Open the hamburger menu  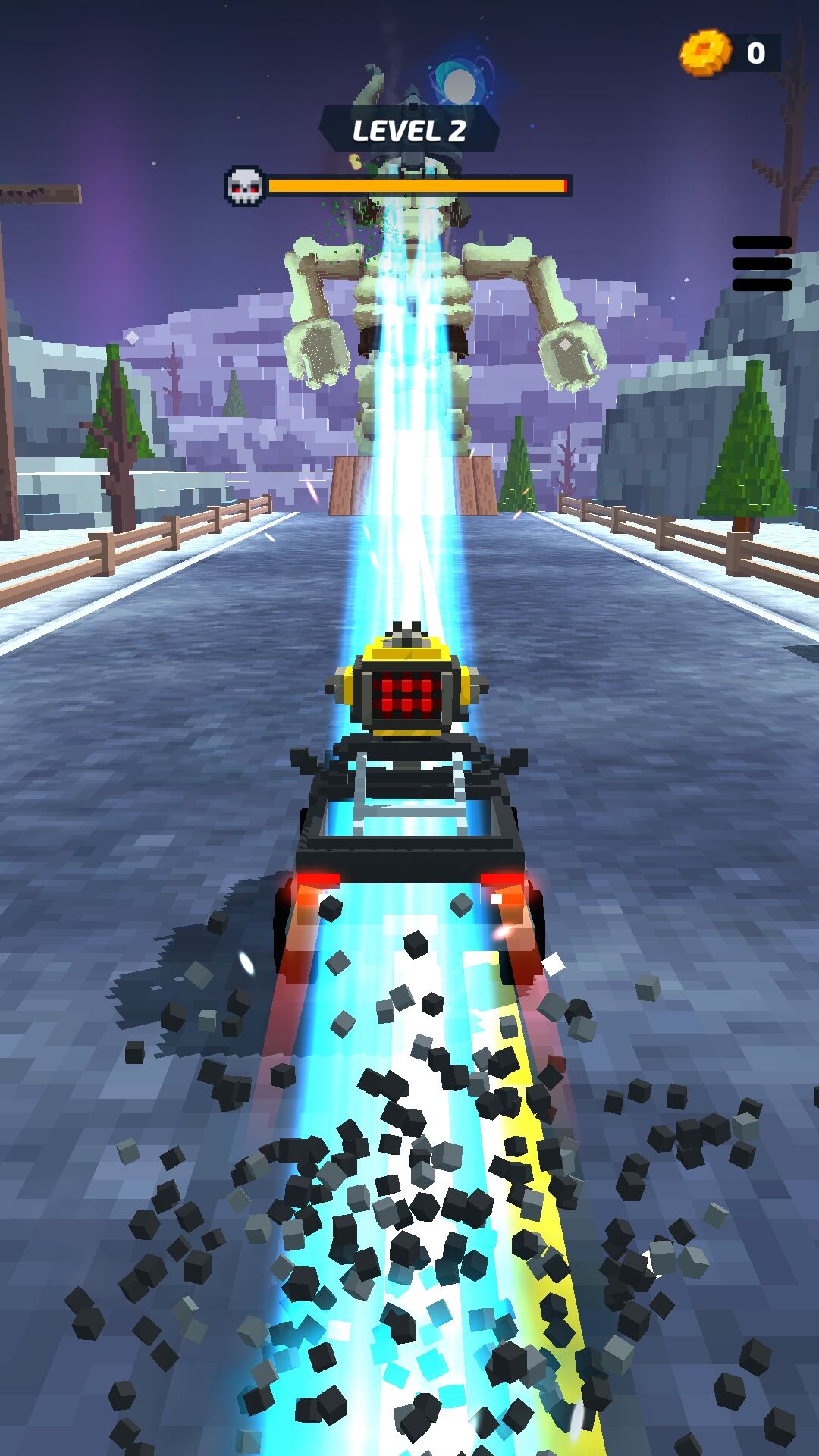761,263
